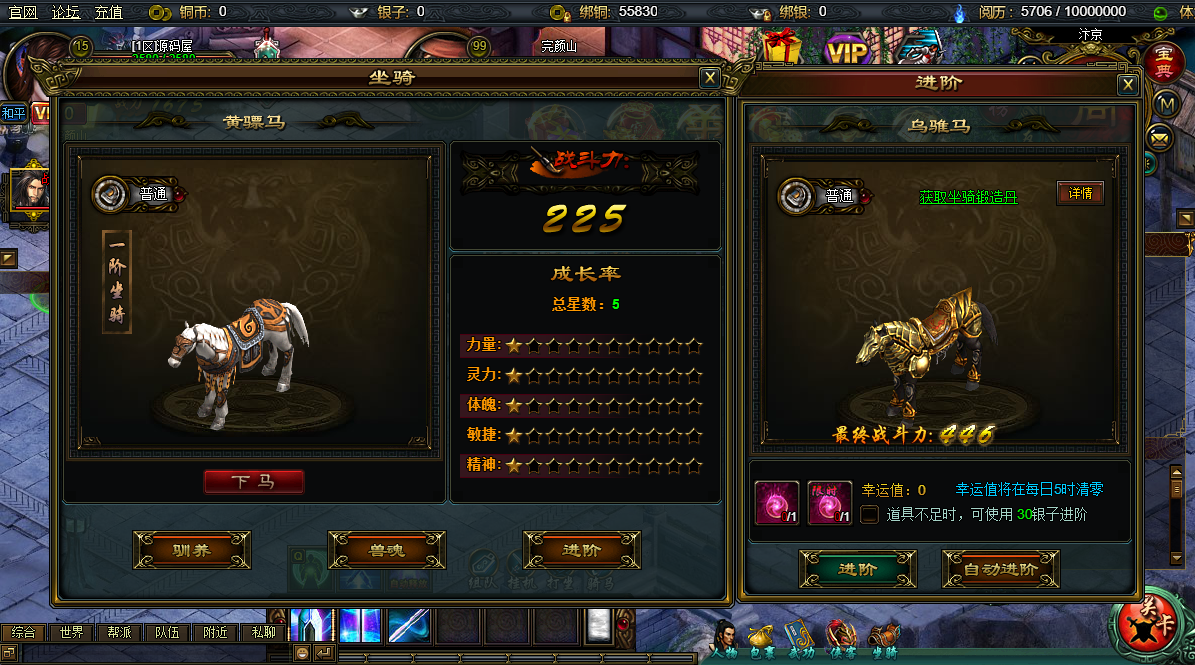
Task: Toggle the use-银子 when items insufficient checkbox
Action: pyautogui.click(x=870, y=514)
